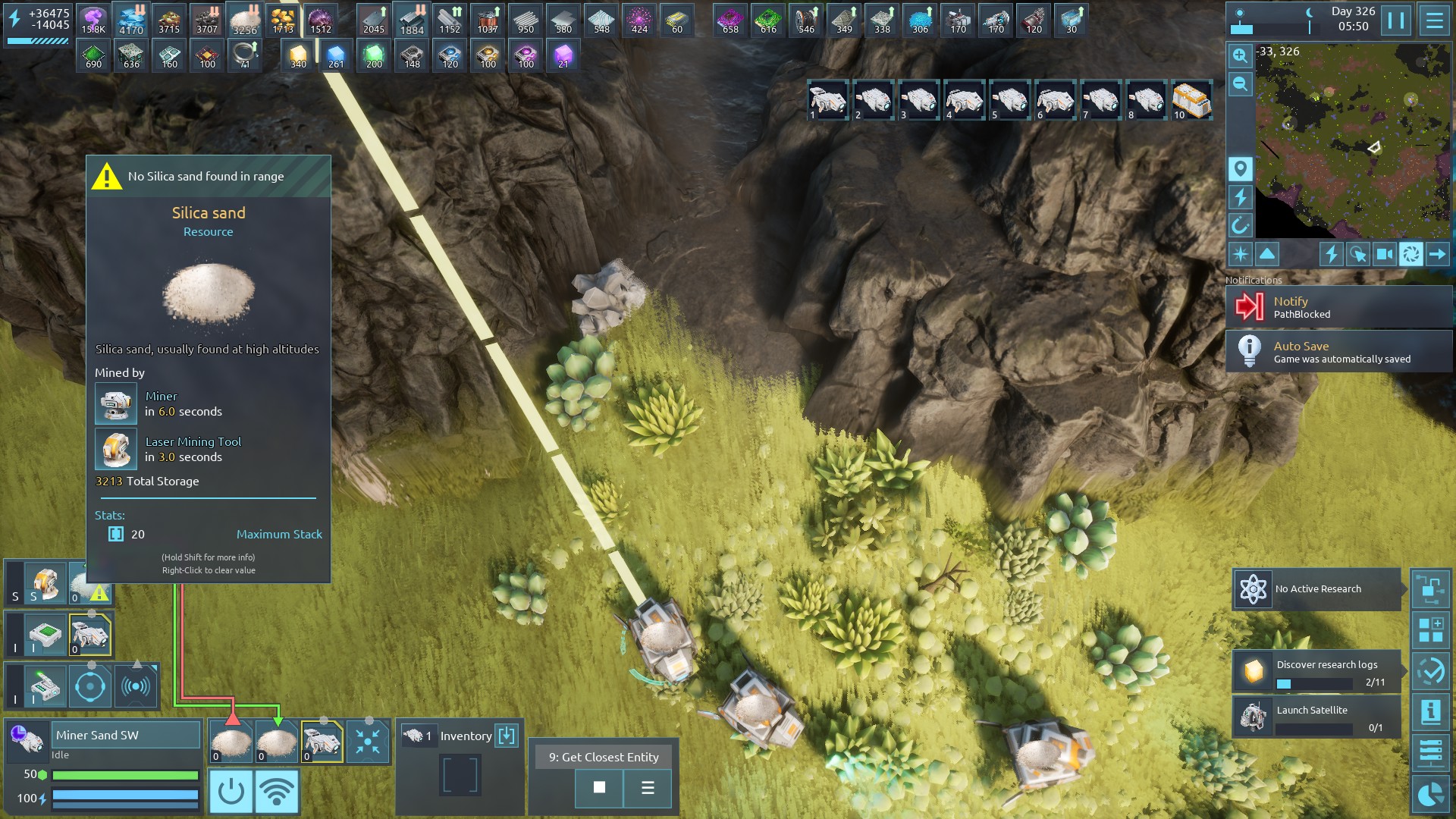
Task: Toggle the unit power button
Action: (231, 792)
